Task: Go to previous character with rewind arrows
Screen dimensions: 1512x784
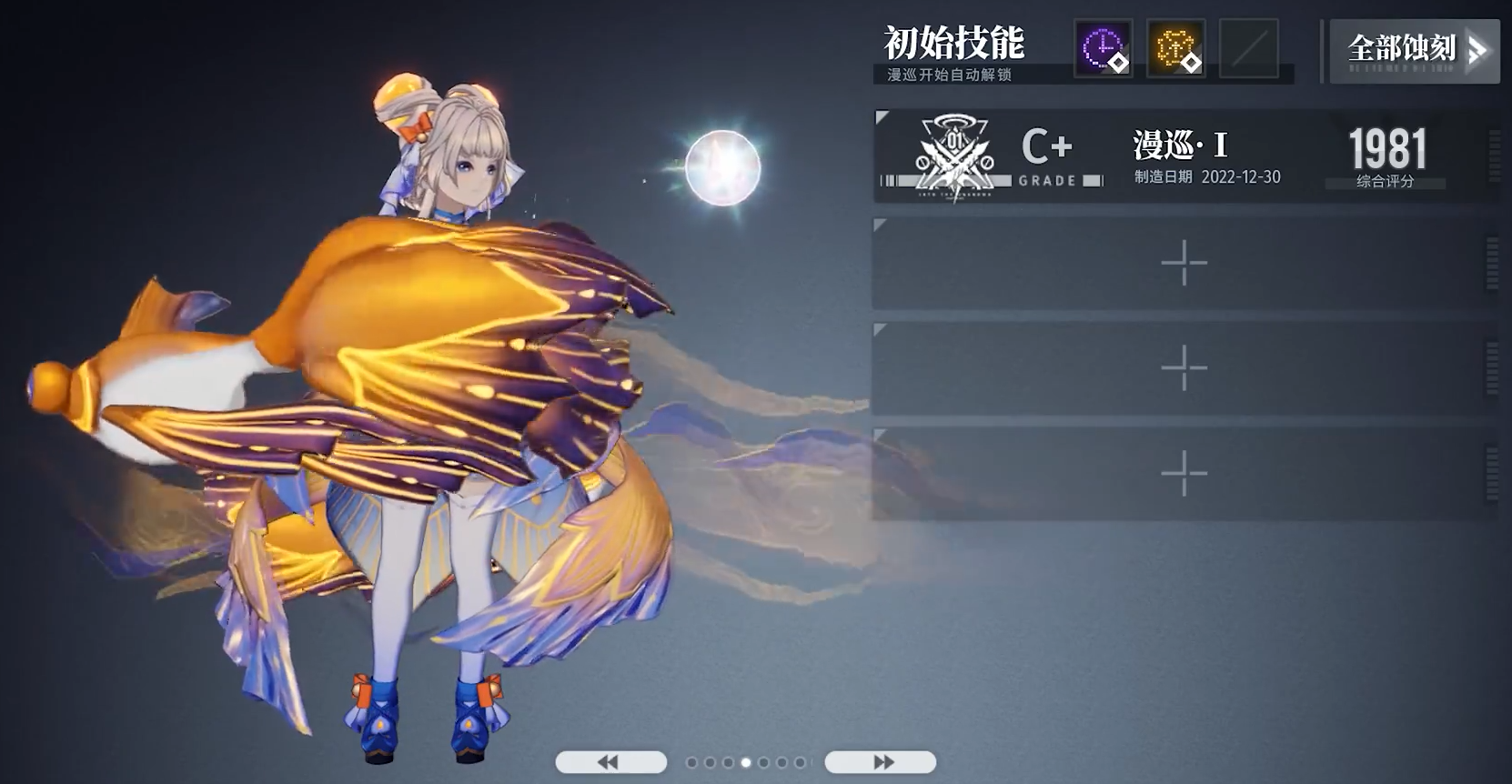Action: [610, 762]
